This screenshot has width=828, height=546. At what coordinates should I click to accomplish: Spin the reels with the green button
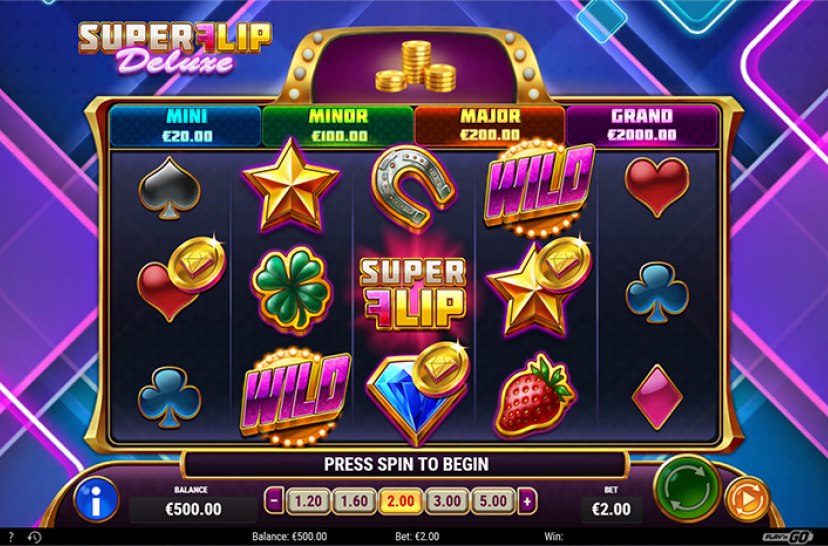pos(687,489)
